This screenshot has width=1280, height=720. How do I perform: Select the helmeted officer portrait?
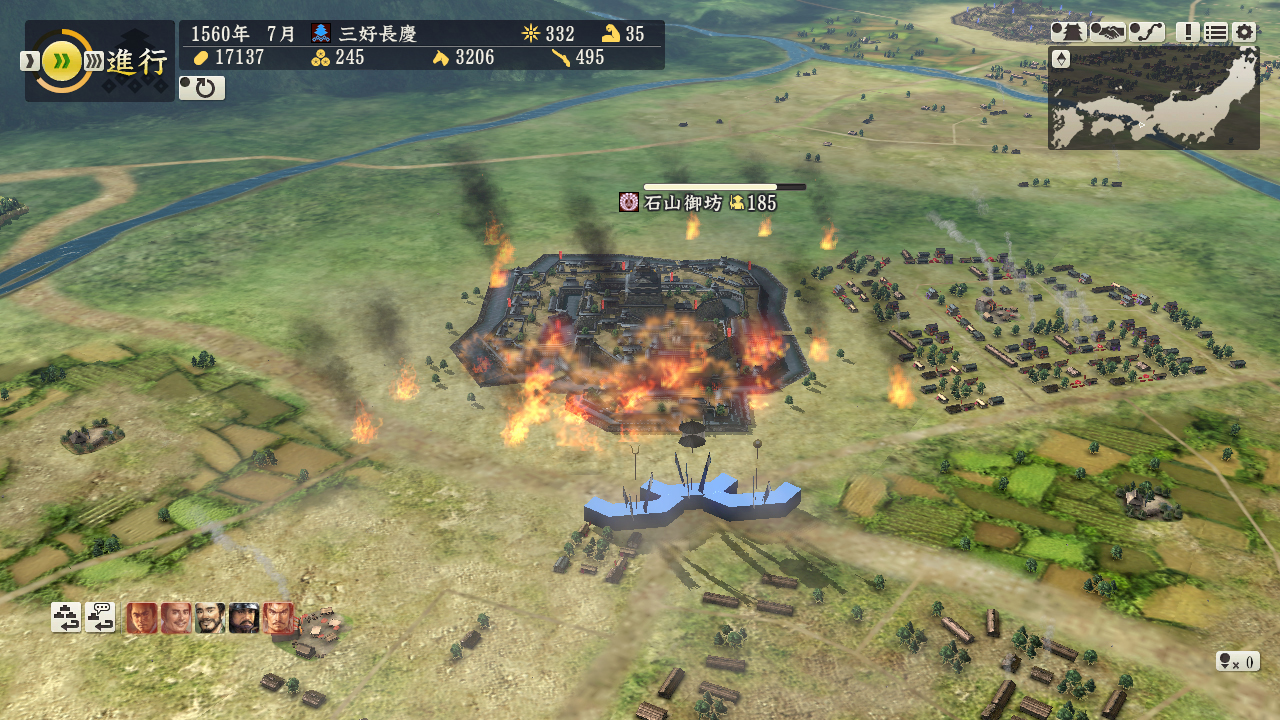(244, 618)
